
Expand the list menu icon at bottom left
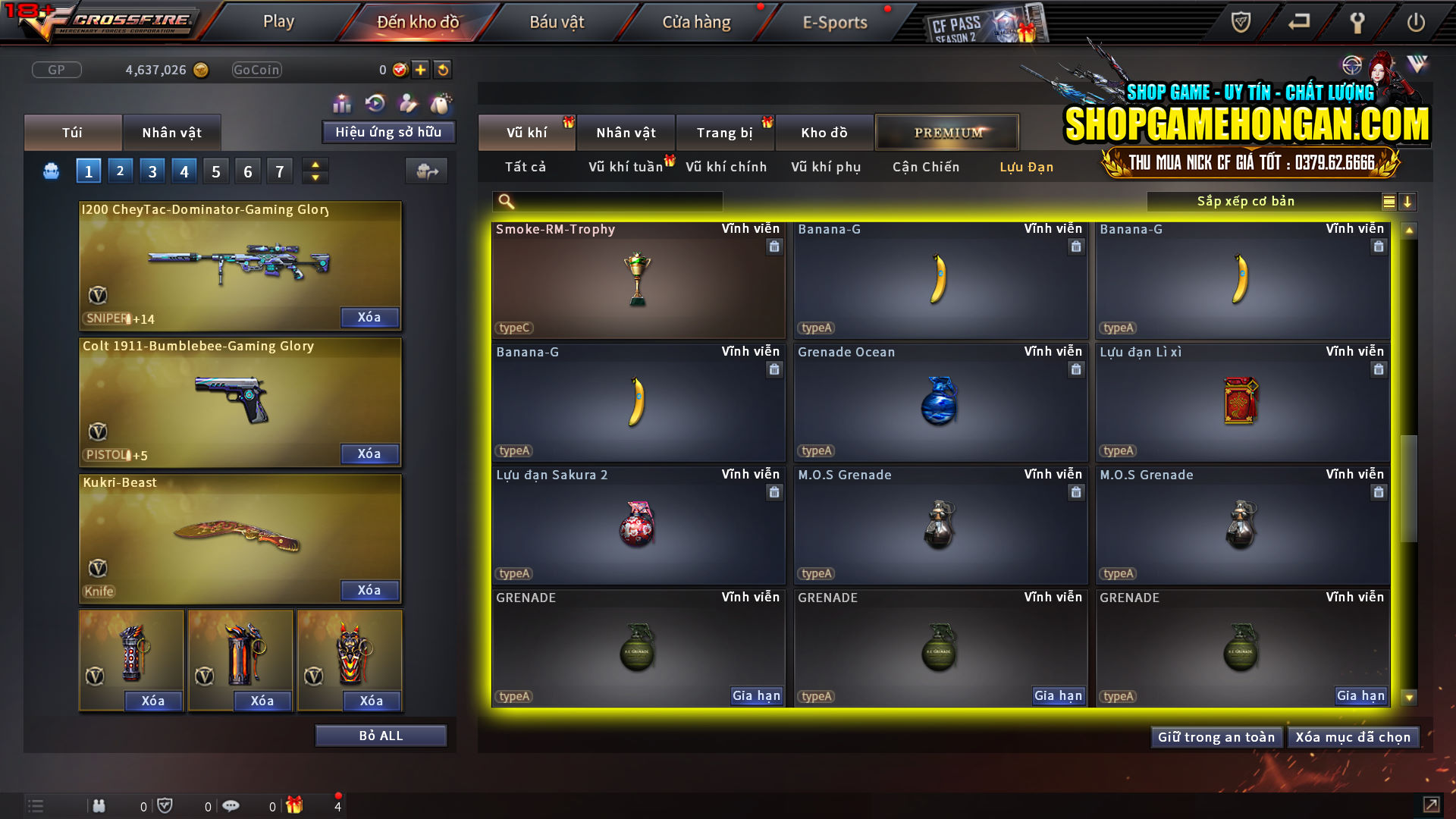click(36, 805)
